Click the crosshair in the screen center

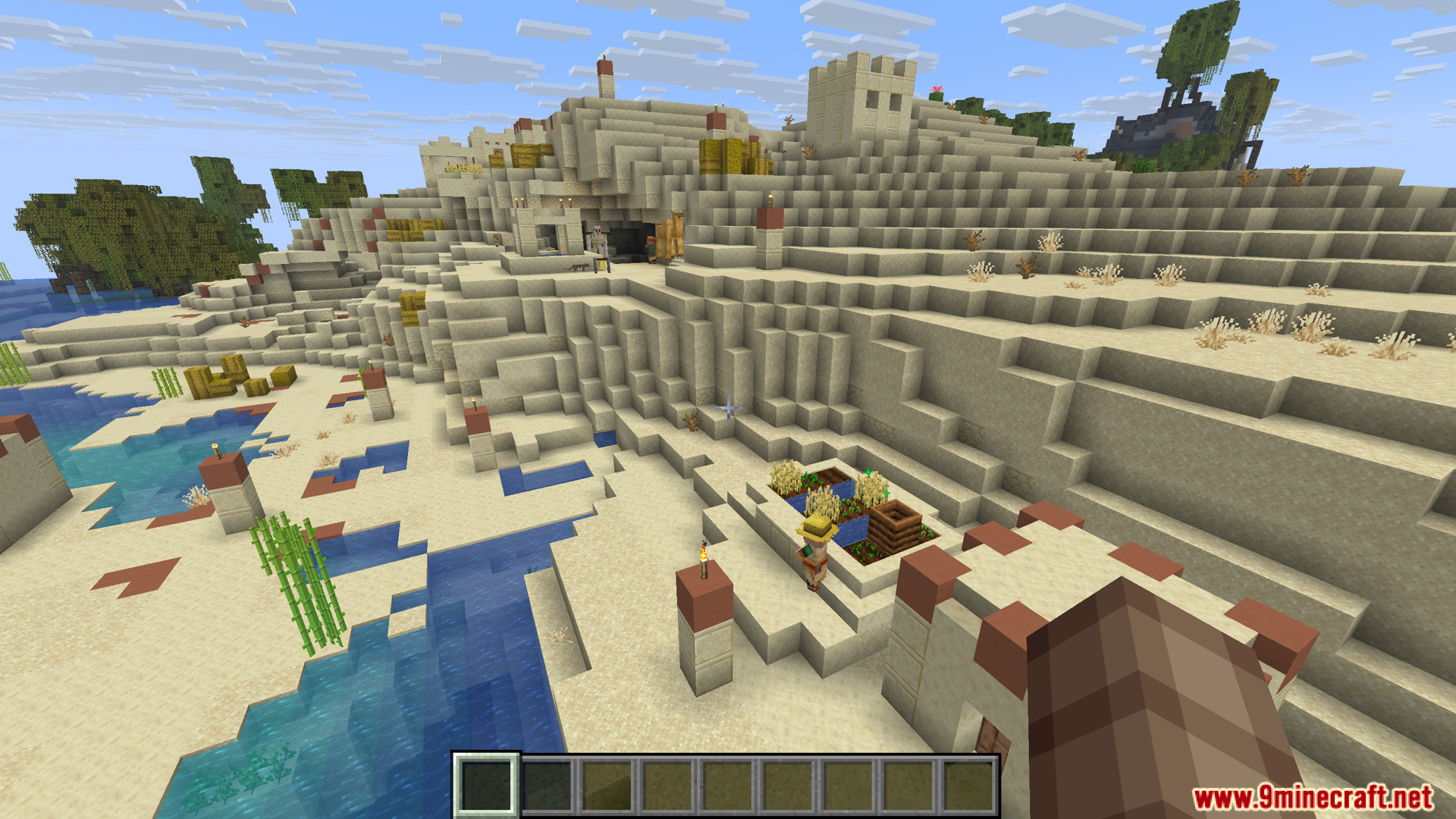728,409
